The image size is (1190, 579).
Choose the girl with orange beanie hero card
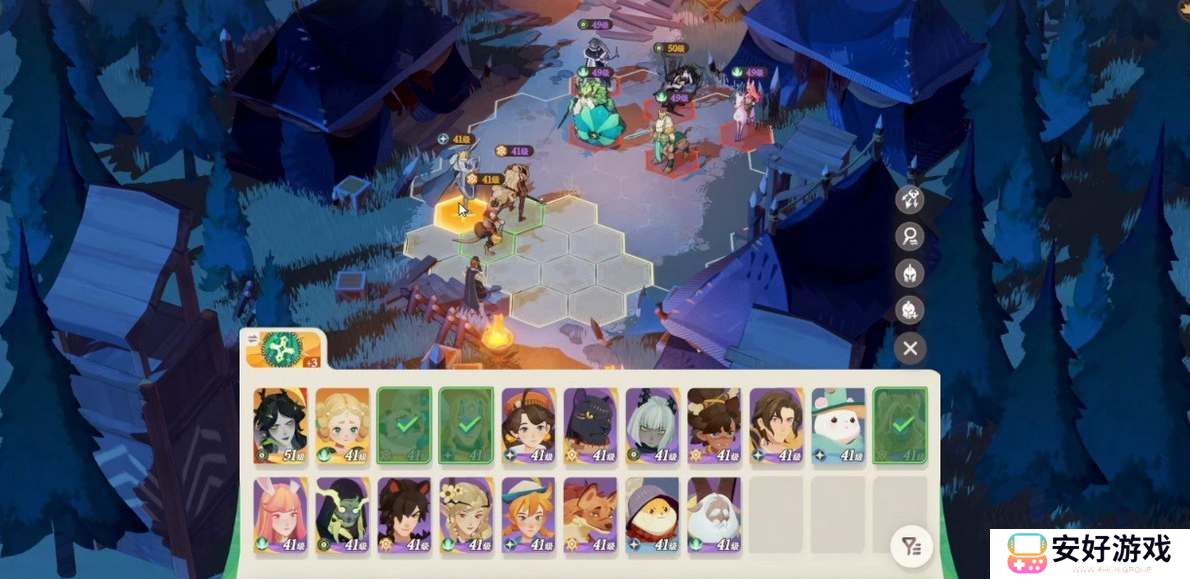click(528, 425)
